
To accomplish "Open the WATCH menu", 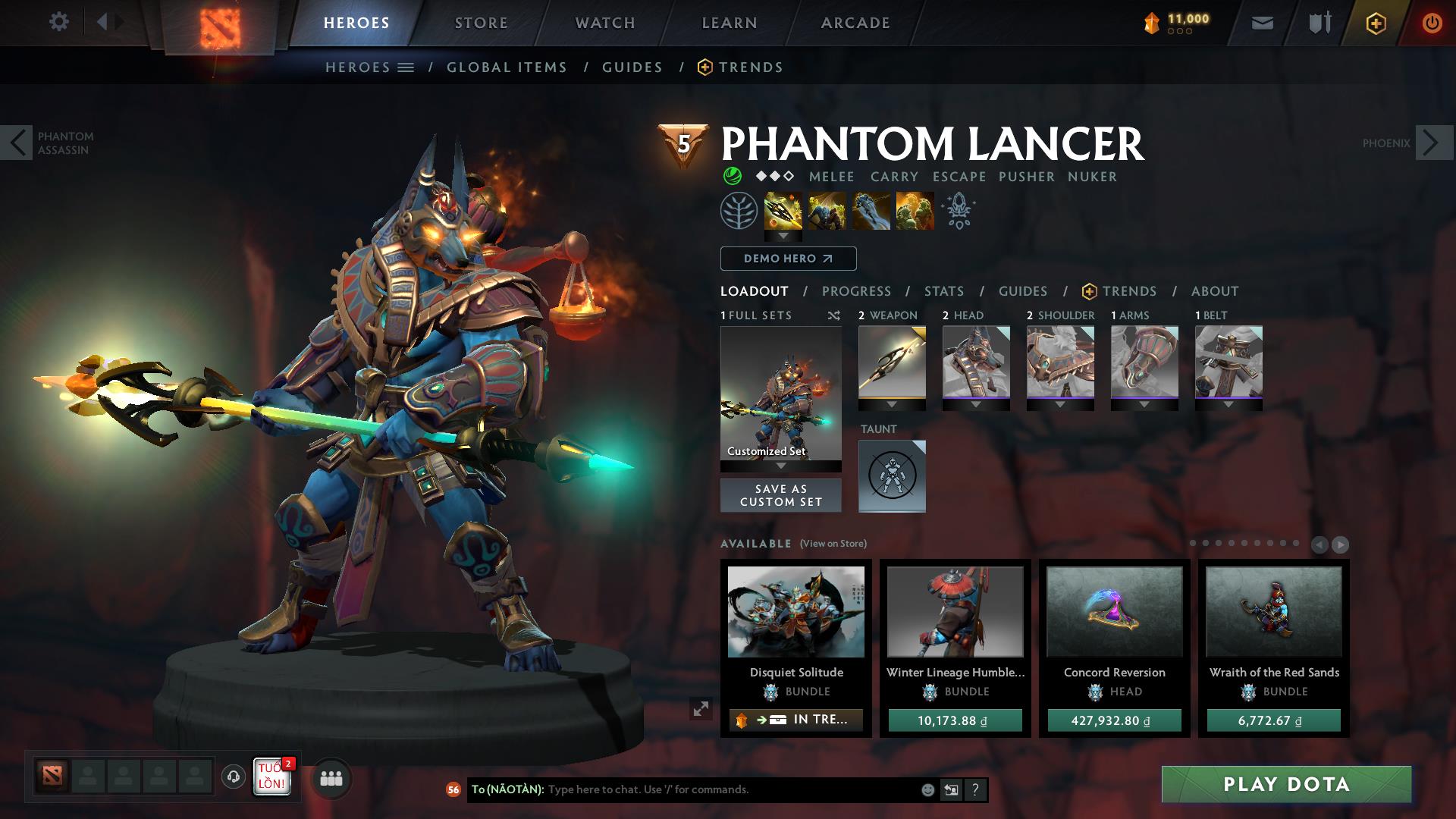I will (604, 22).
